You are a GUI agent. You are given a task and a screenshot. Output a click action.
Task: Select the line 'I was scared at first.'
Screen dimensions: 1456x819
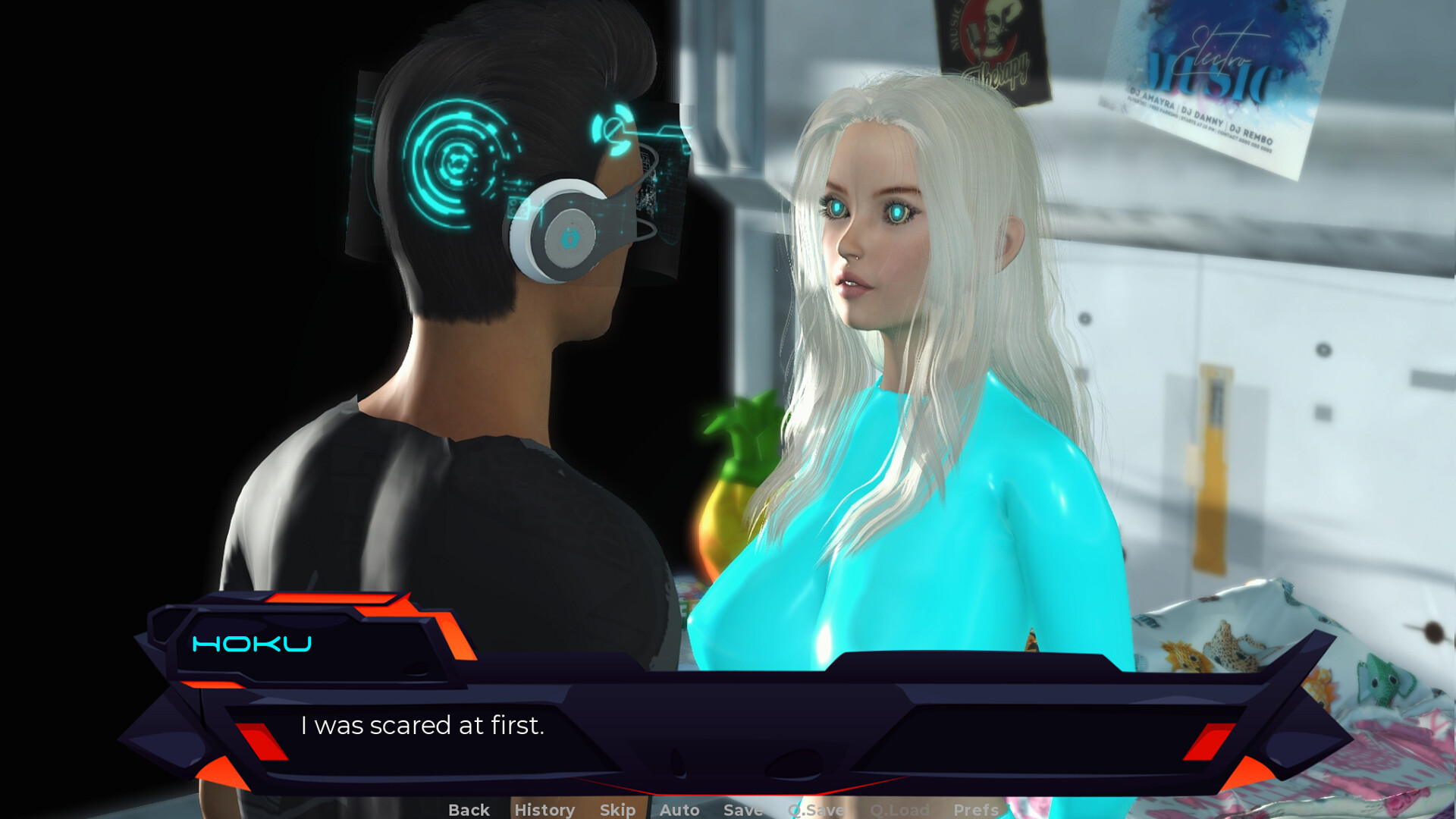(425, 726)
